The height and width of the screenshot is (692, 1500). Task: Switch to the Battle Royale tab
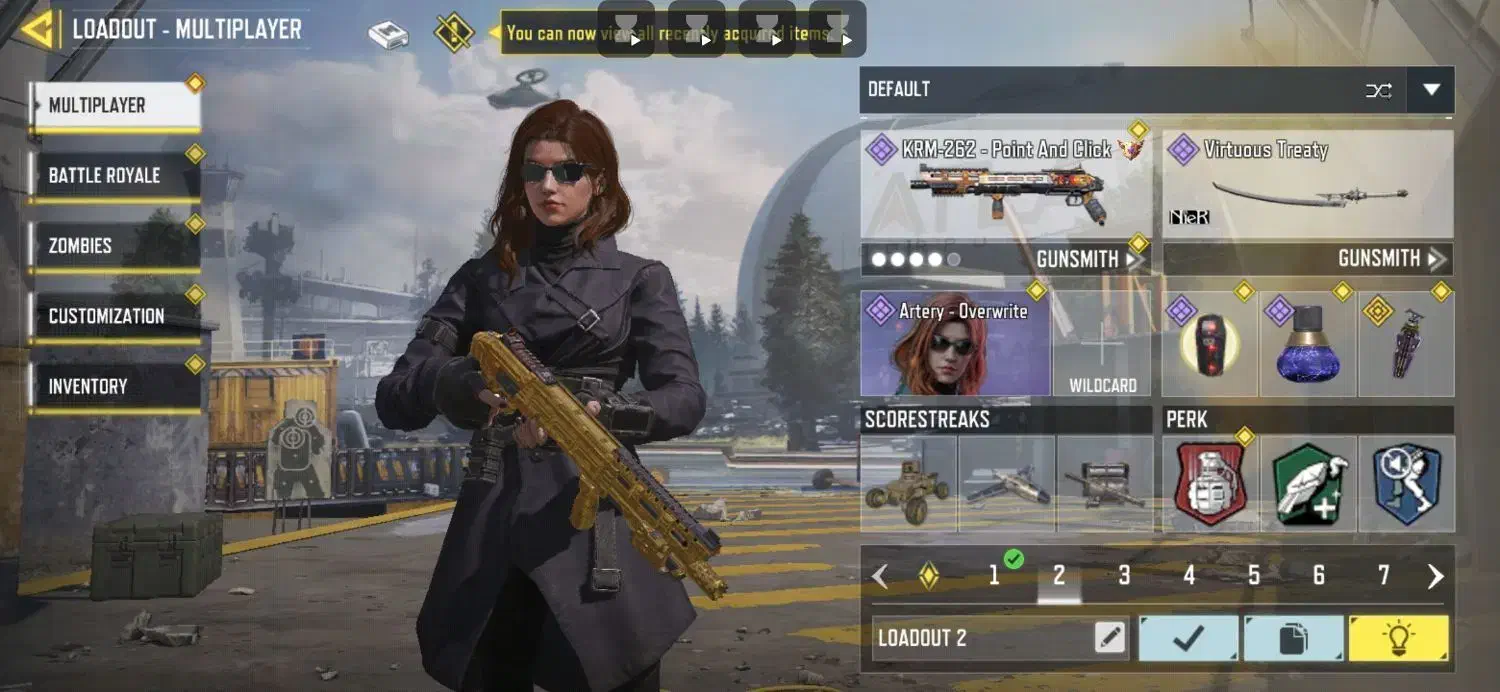point(114,176)
